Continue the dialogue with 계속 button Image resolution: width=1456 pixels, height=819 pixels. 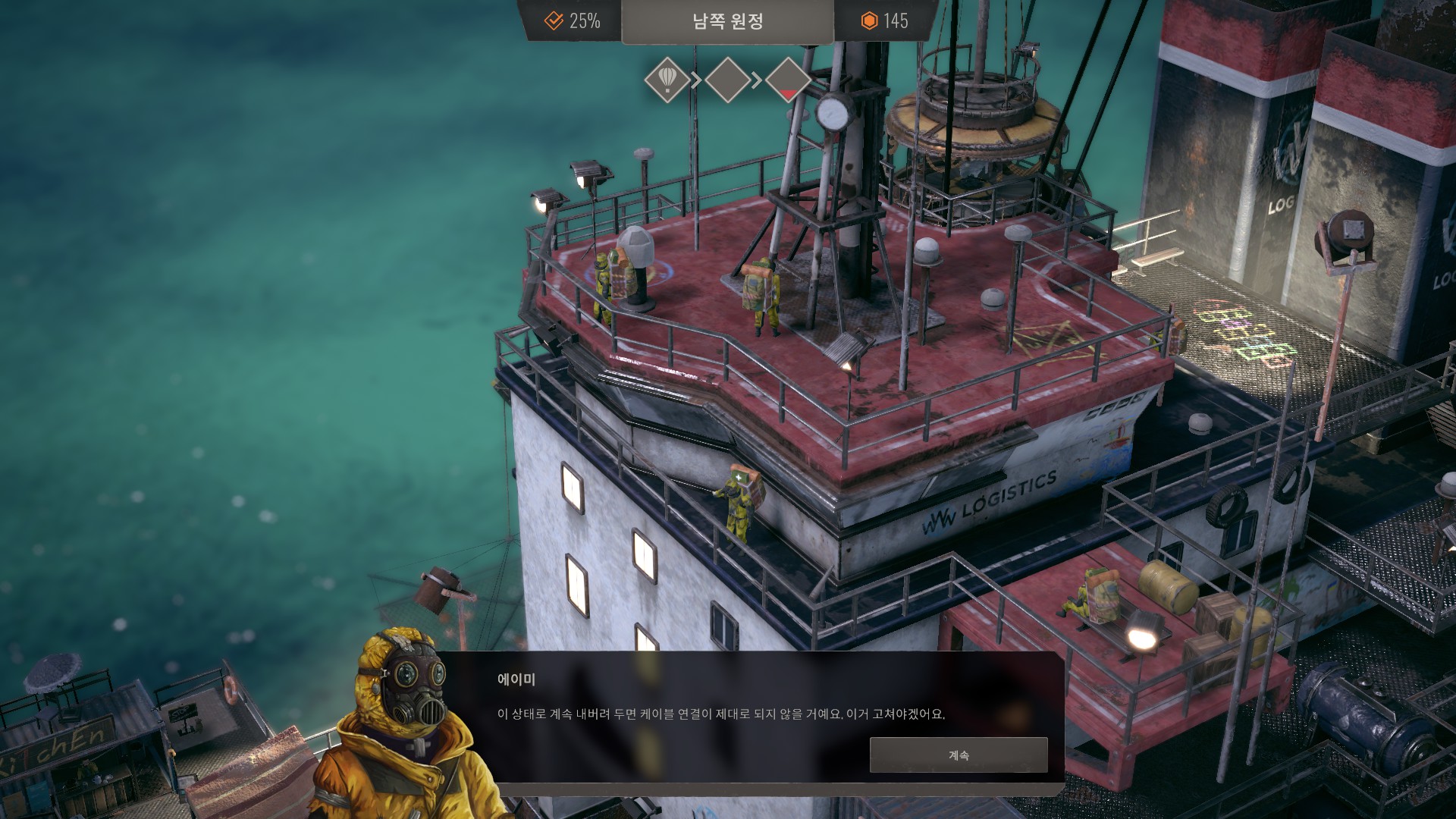(x=958, y=755)
